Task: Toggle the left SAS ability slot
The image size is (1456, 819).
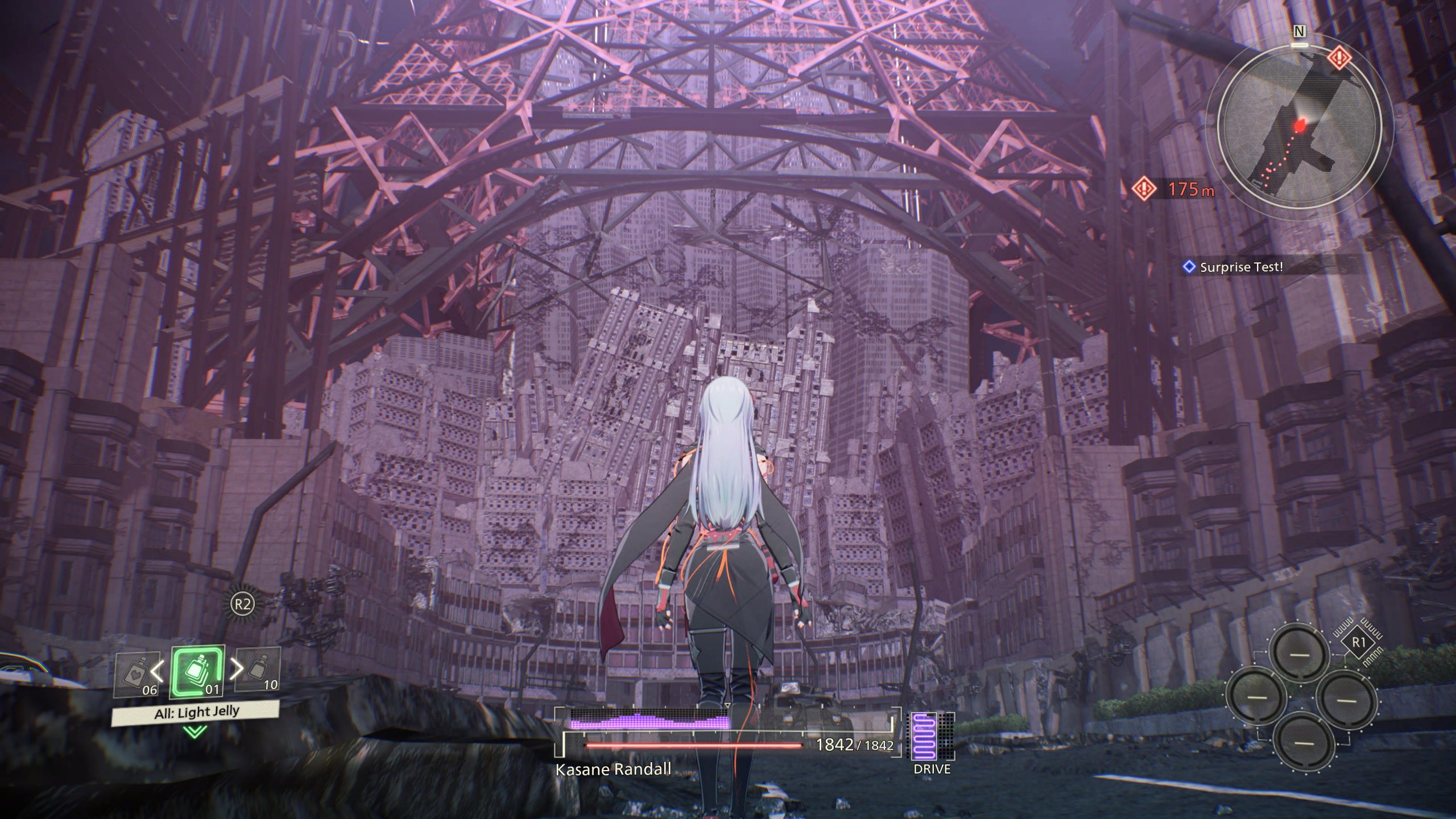Action: point(1255,697)
